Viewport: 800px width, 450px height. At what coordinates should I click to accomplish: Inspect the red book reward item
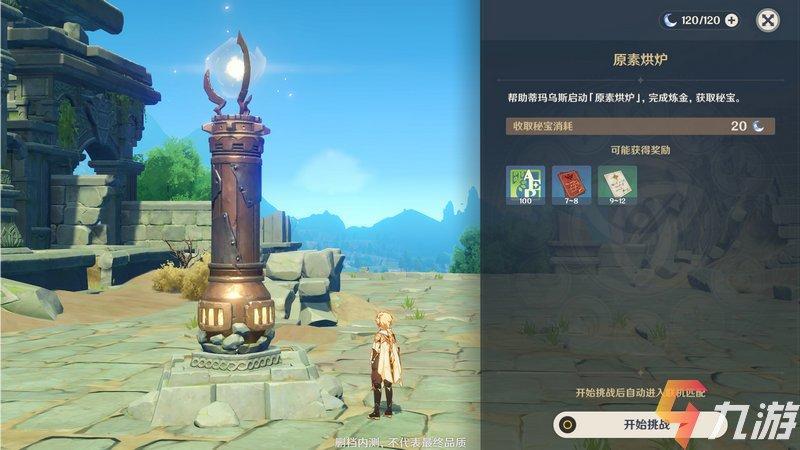571,185
